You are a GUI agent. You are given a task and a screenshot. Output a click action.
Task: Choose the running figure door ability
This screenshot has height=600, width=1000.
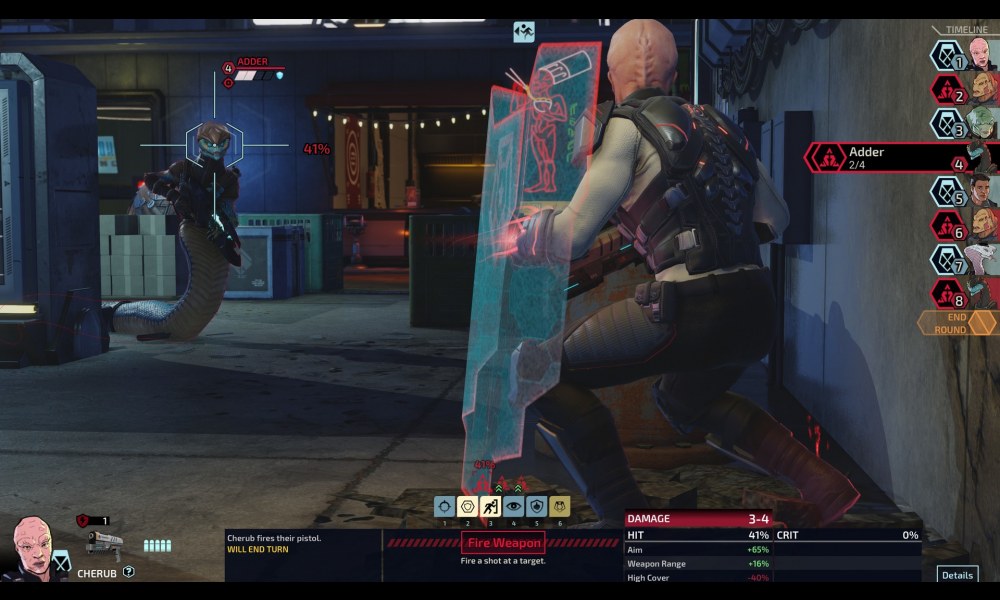click(490, 507)
